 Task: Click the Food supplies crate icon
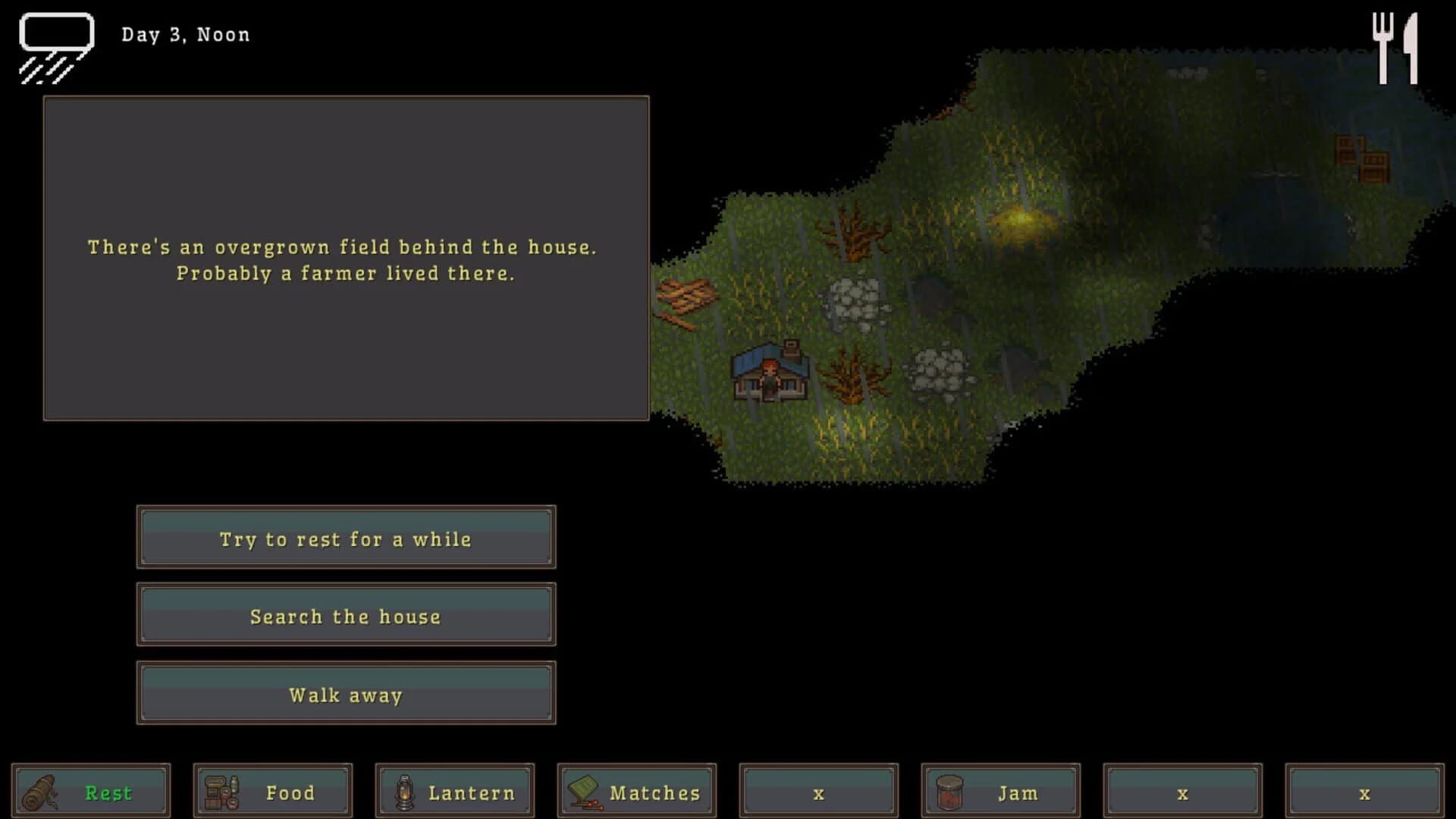(221, 792)
